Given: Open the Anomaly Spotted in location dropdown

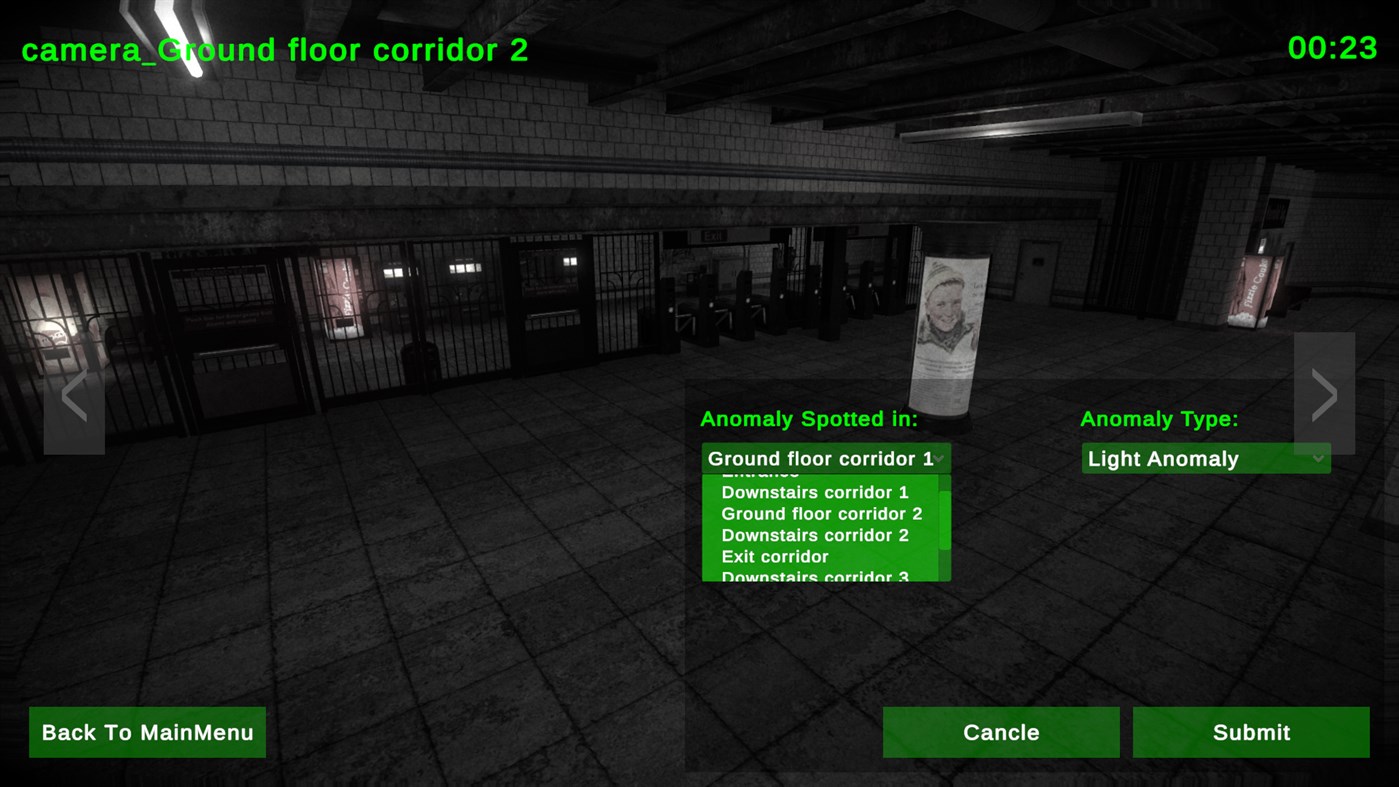Looking at the screenshot, I should (820, 458).
